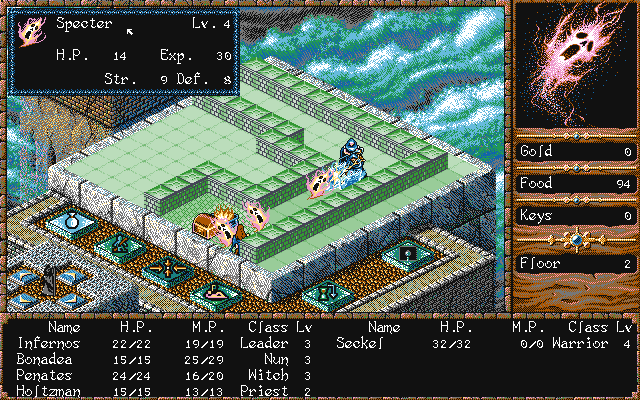Use the magic lamp command tile

click(x=215, y=293)
